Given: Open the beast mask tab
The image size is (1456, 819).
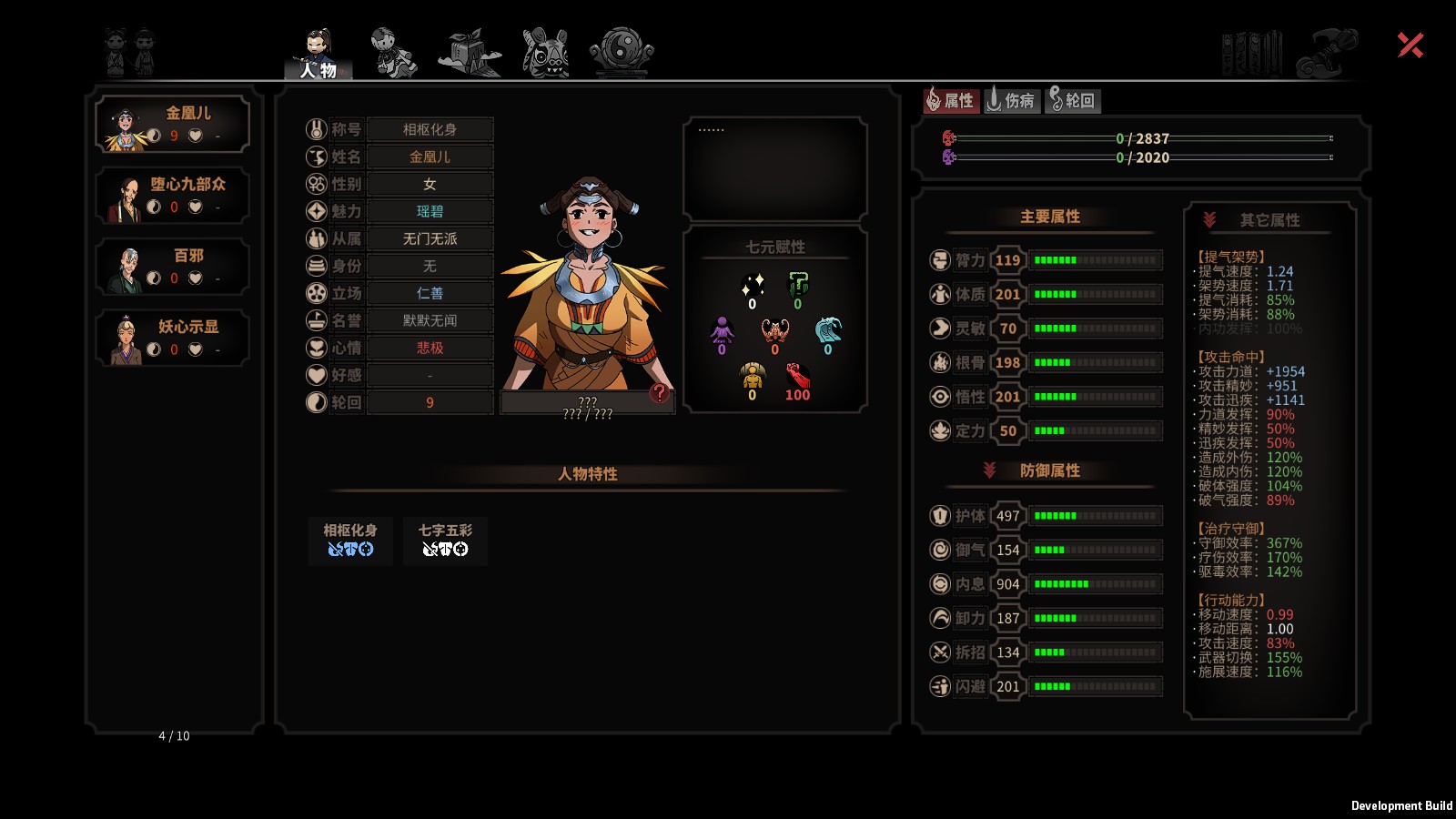Looking at the screenshot, I should tap(545, 52).
